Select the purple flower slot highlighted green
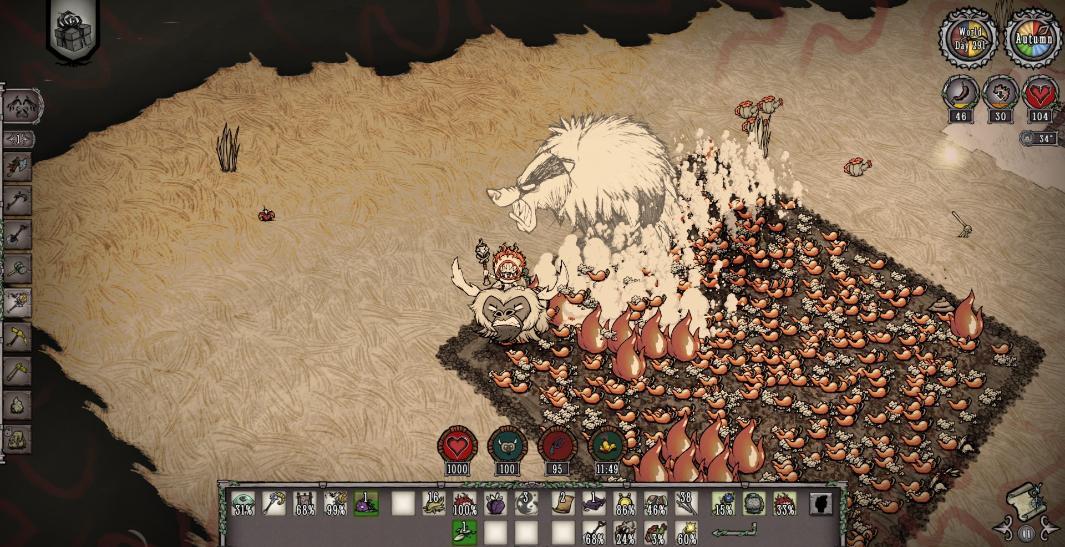The height and width of the screenshot is (547, 1065). (x=366, y=503)
